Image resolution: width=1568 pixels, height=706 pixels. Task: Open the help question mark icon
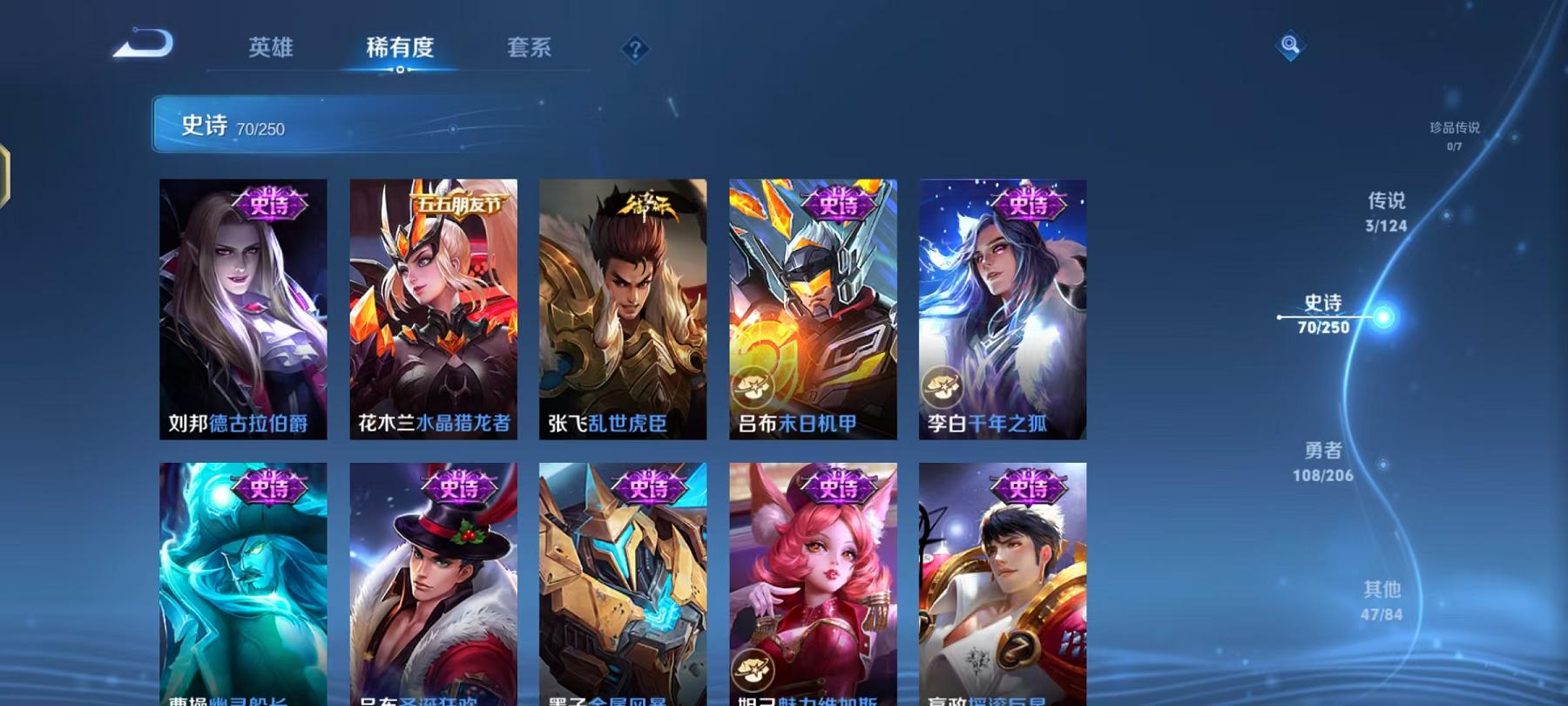click(635, 48)
